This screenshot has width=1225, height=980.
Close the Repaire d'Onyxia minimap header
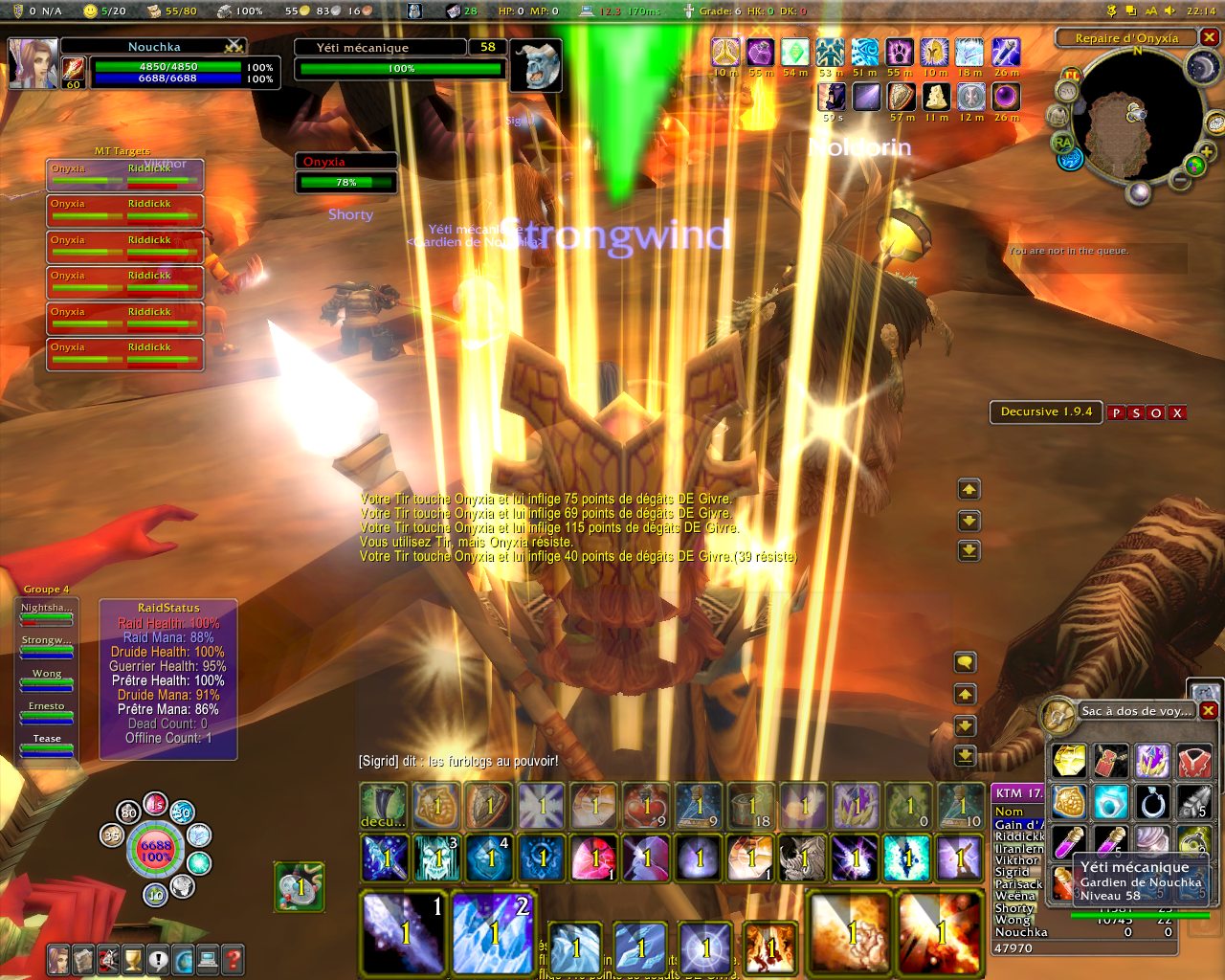(1210, 37)
